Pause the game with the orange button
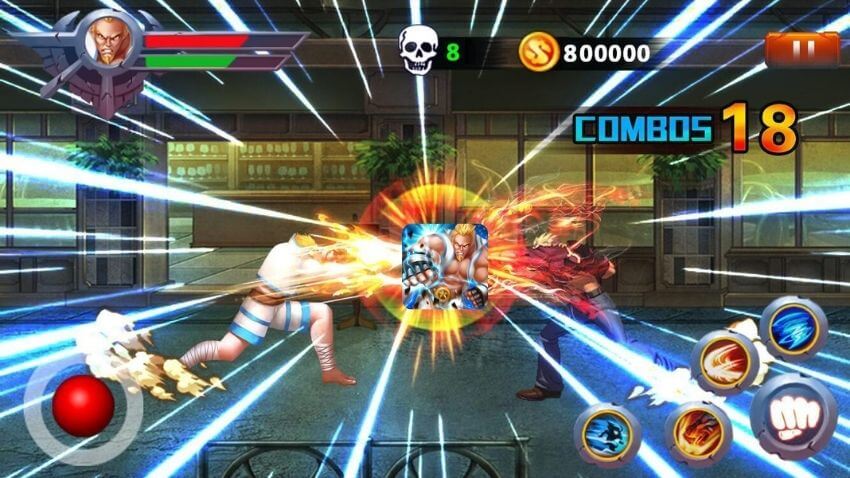850x478 pixels. click(x=802, y=49)
